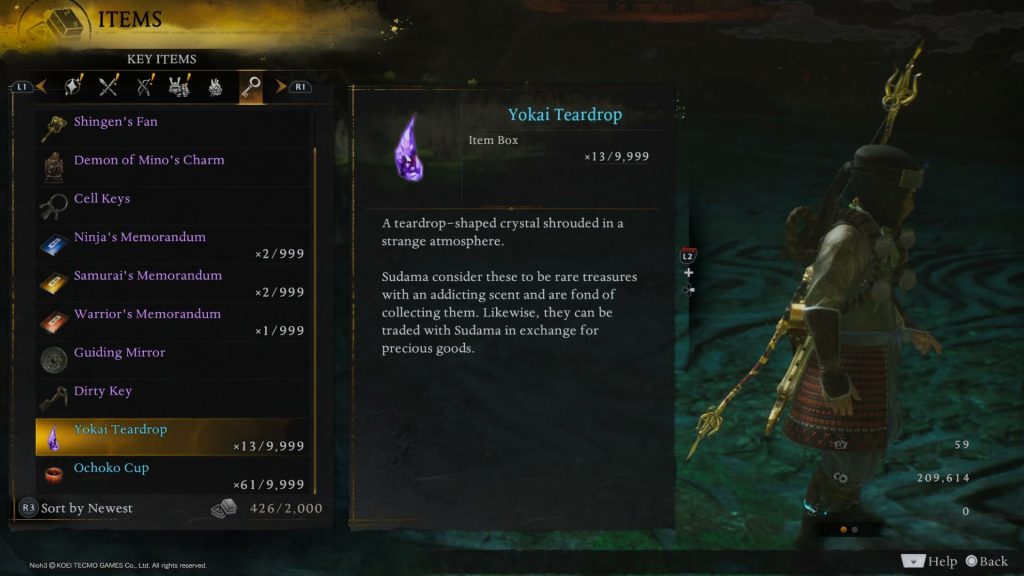The height and width of the screenshot is (576, 1024).
Task: Change sorting via Sort by Newest
Action: pos(76,508)
